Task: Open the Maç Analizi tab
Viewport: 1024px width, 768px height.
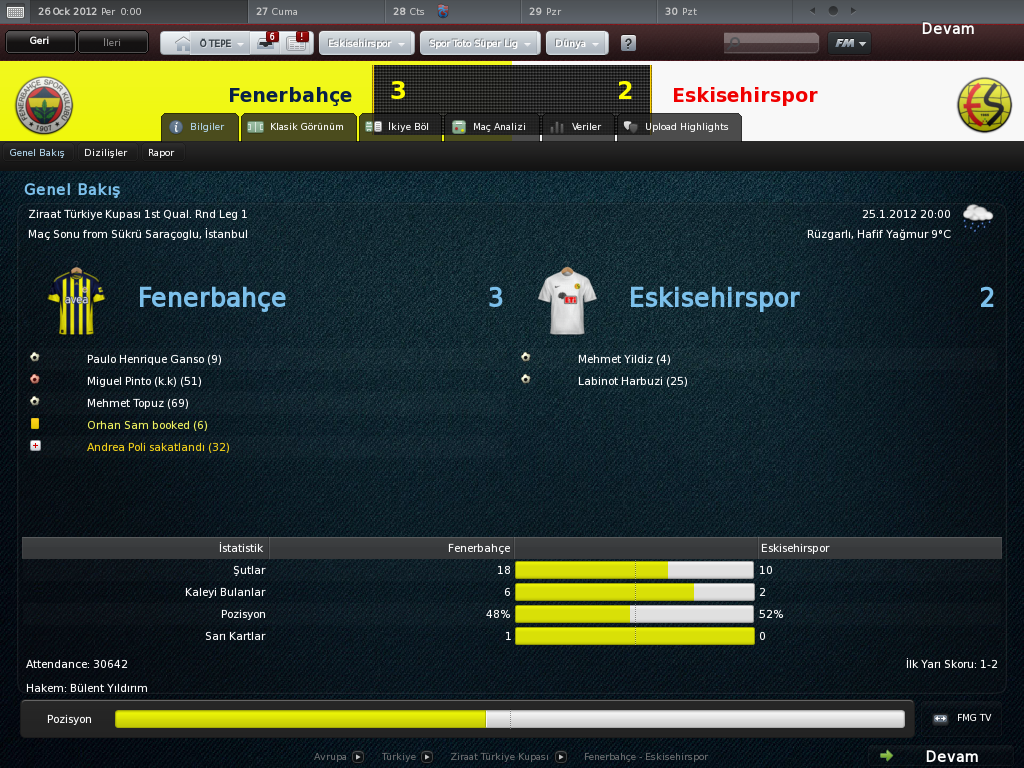Action: tap(490, 127)
